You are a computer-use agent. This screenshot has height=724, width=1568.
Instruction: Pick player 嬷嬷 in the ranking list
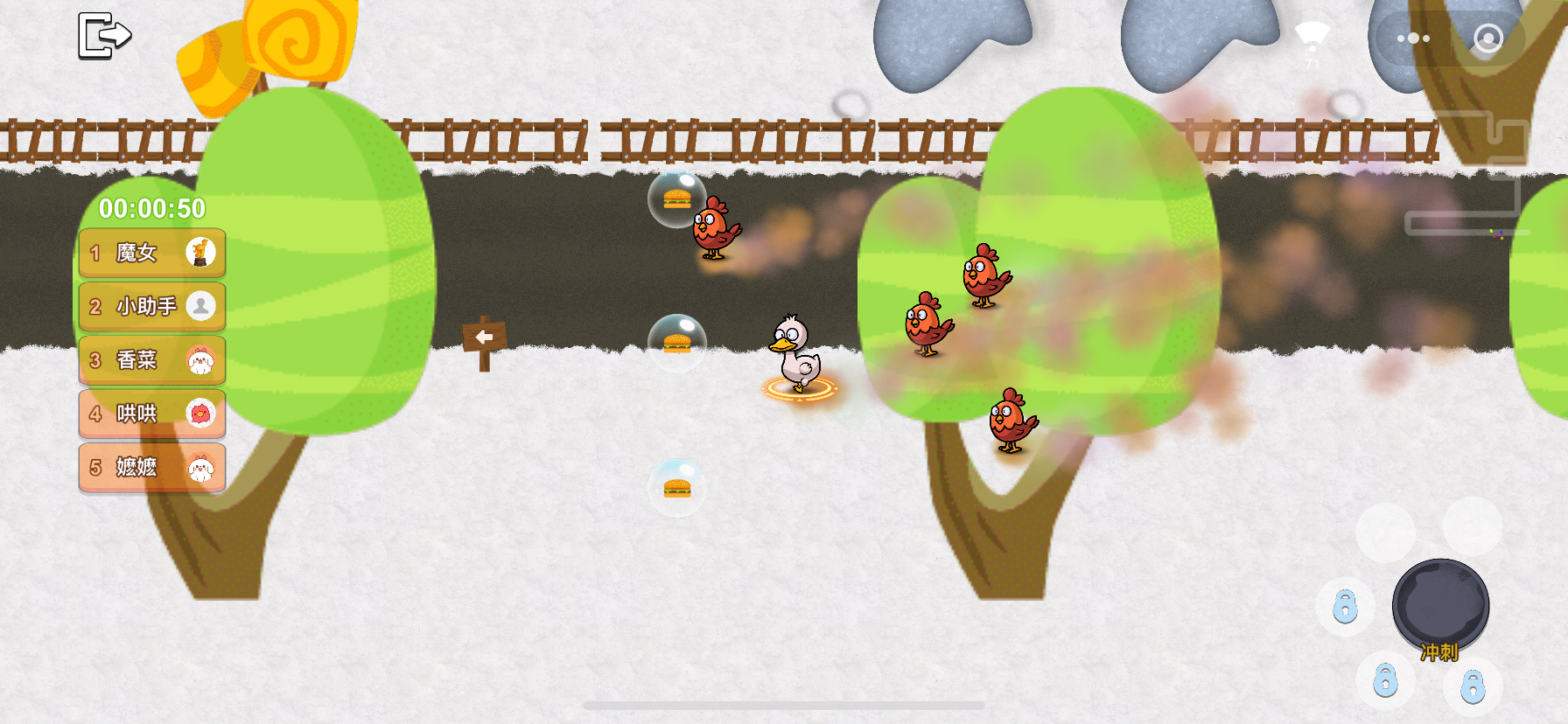[x=152, y=468]
